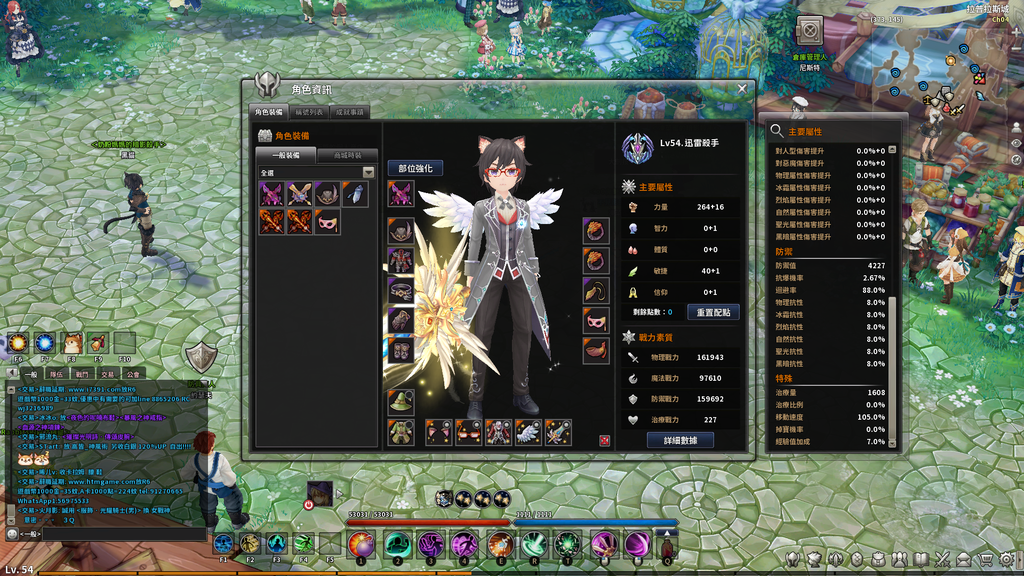
Task: Select the pink mask in equipment list
Action: [x=327, y=222]
